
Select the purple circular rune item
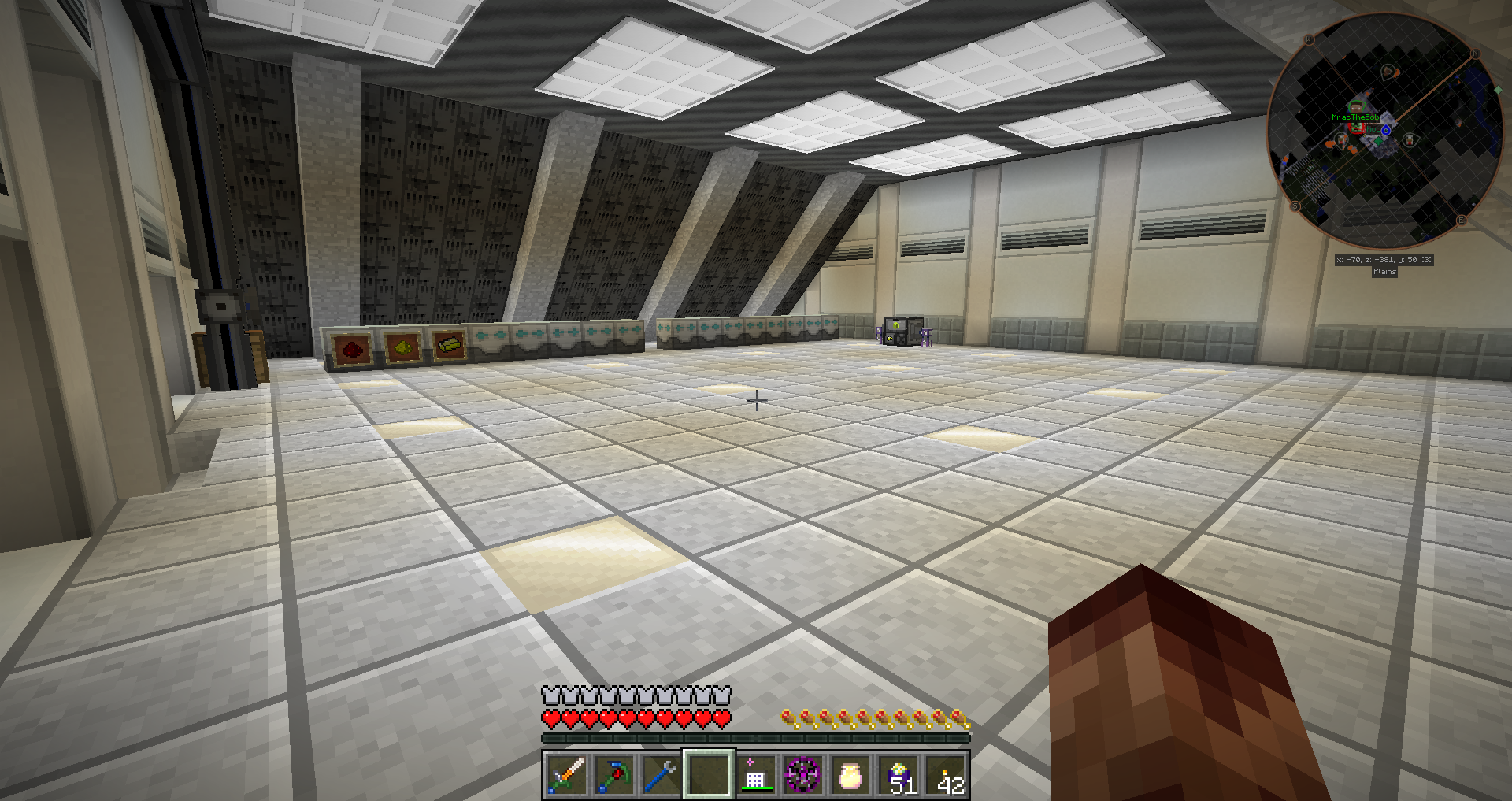(803, 775)
